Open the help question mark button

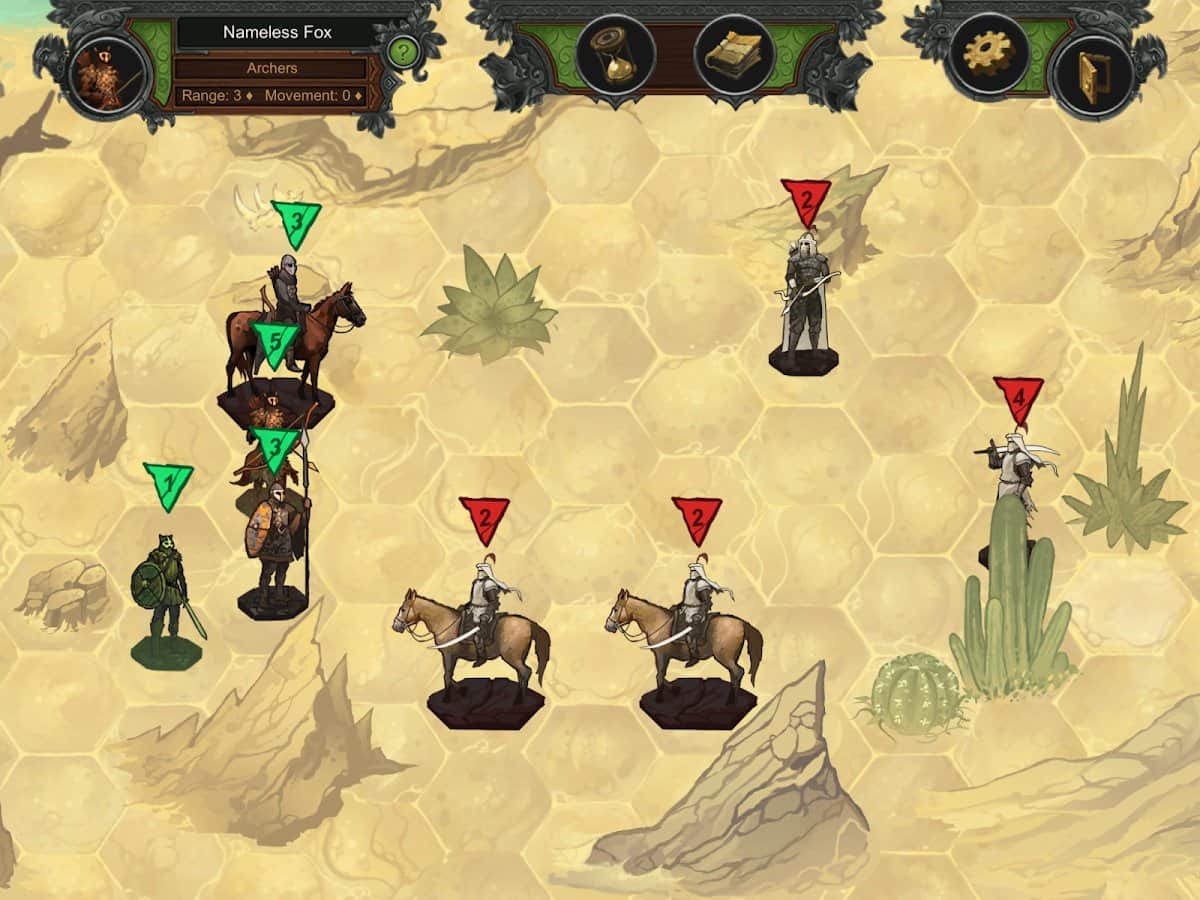[x=402, y=52]
